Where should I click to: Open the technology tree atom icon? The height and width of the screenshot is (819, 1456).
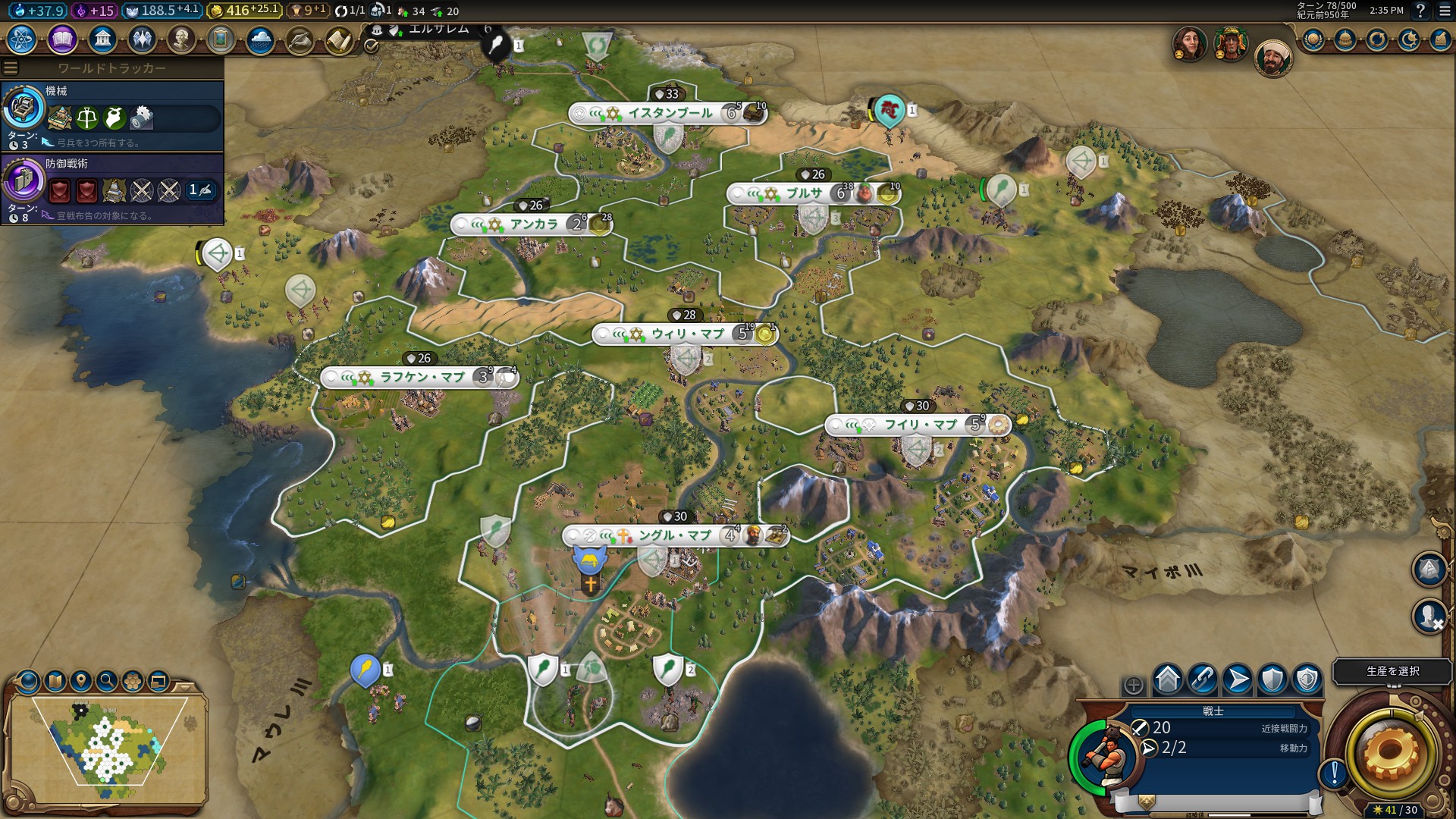(22, 39)
